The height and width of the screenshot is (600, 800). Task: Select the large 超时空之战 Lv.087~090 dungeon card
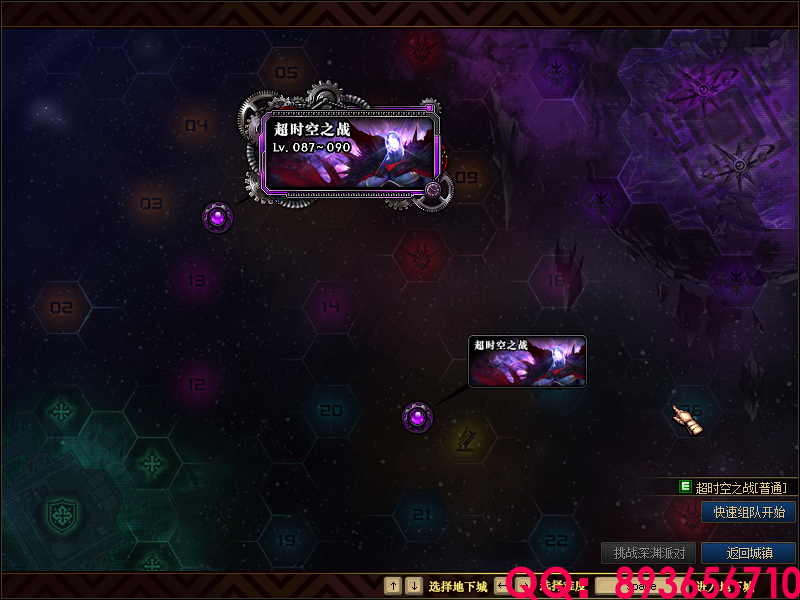pos(351,152)
